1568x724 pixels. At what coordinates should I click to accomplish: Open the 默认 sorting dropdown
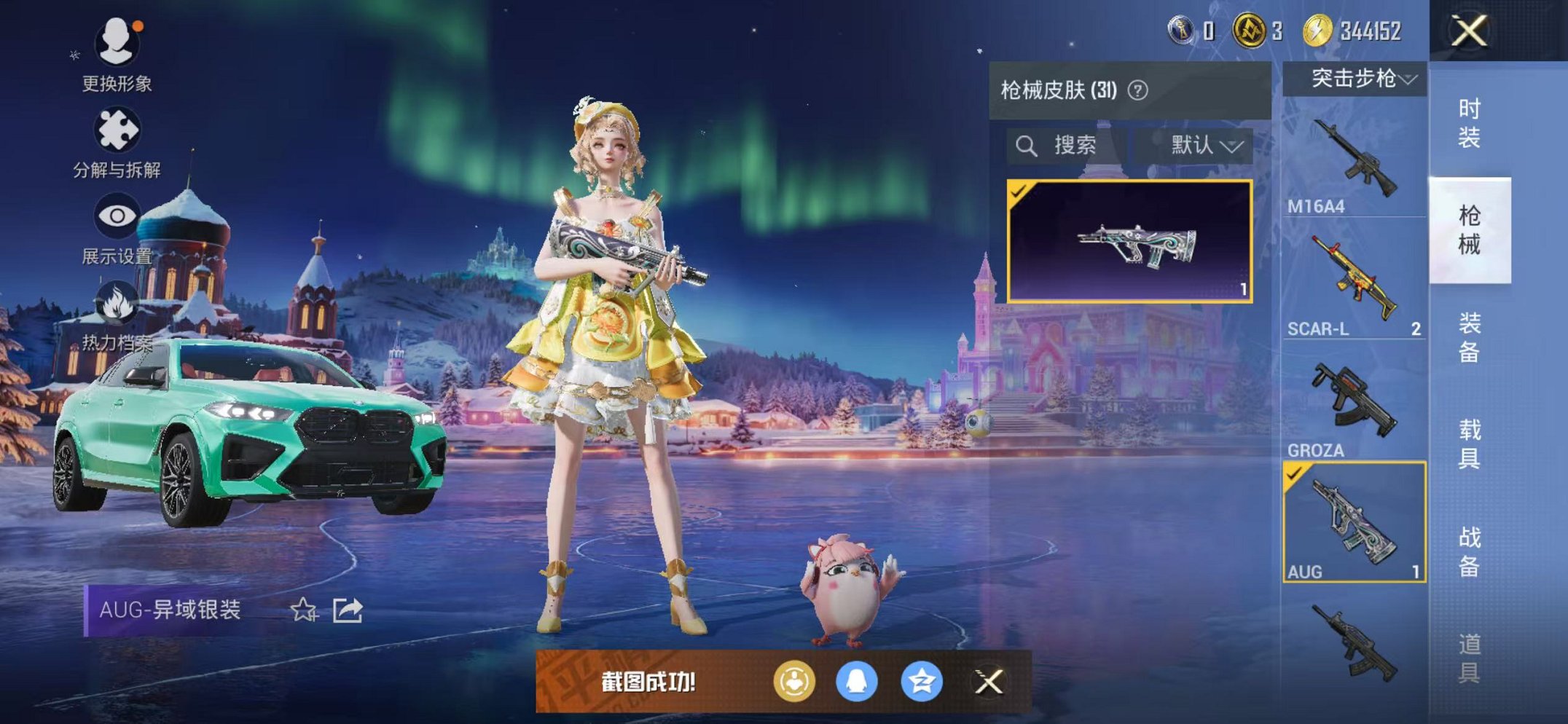coord(1203,144)
